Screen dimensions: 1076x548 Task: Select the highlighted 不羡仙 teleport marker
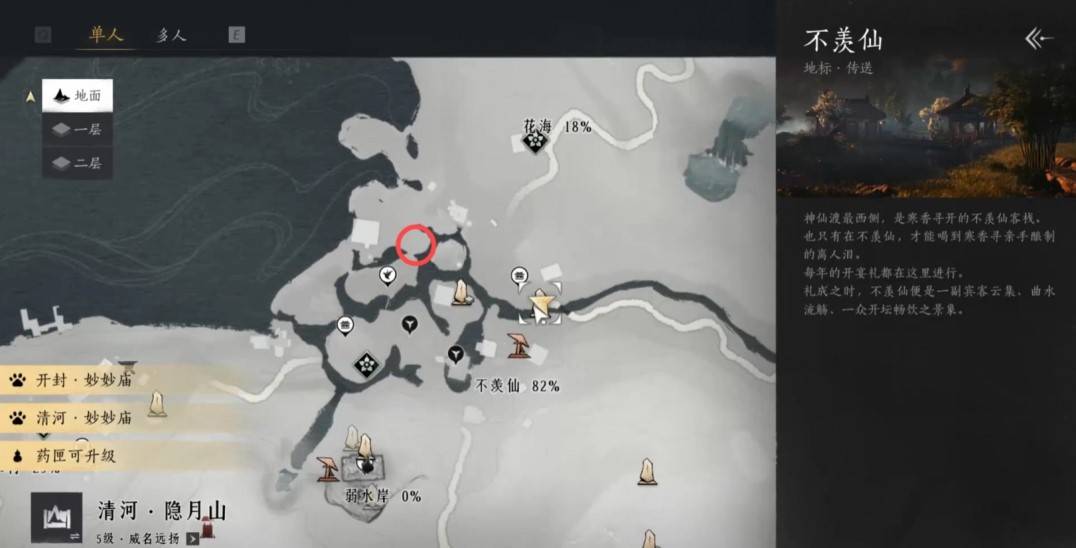coord(540,302)
